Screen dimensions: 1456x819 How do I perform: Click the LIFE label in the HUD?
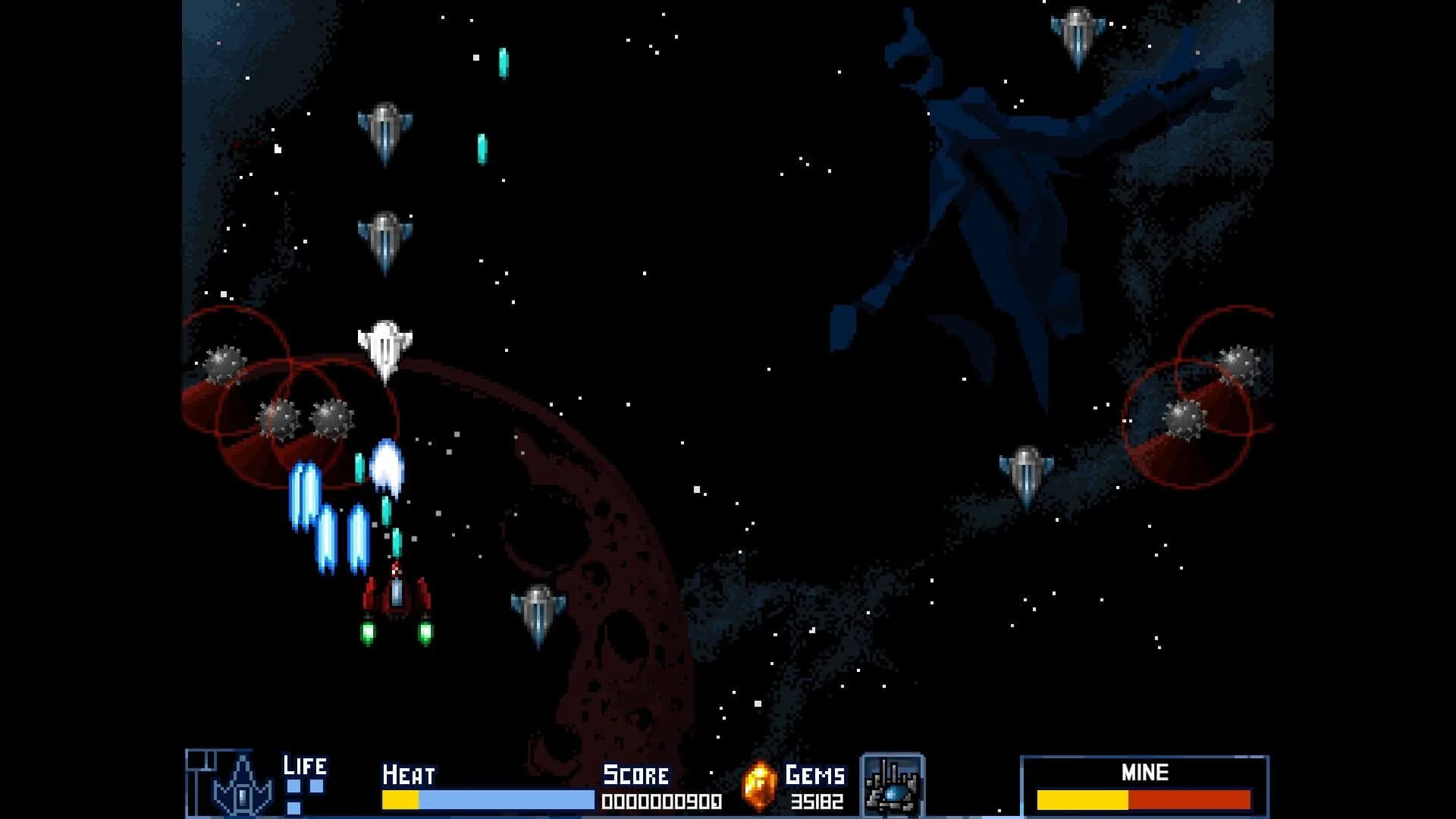click(305, 766)
